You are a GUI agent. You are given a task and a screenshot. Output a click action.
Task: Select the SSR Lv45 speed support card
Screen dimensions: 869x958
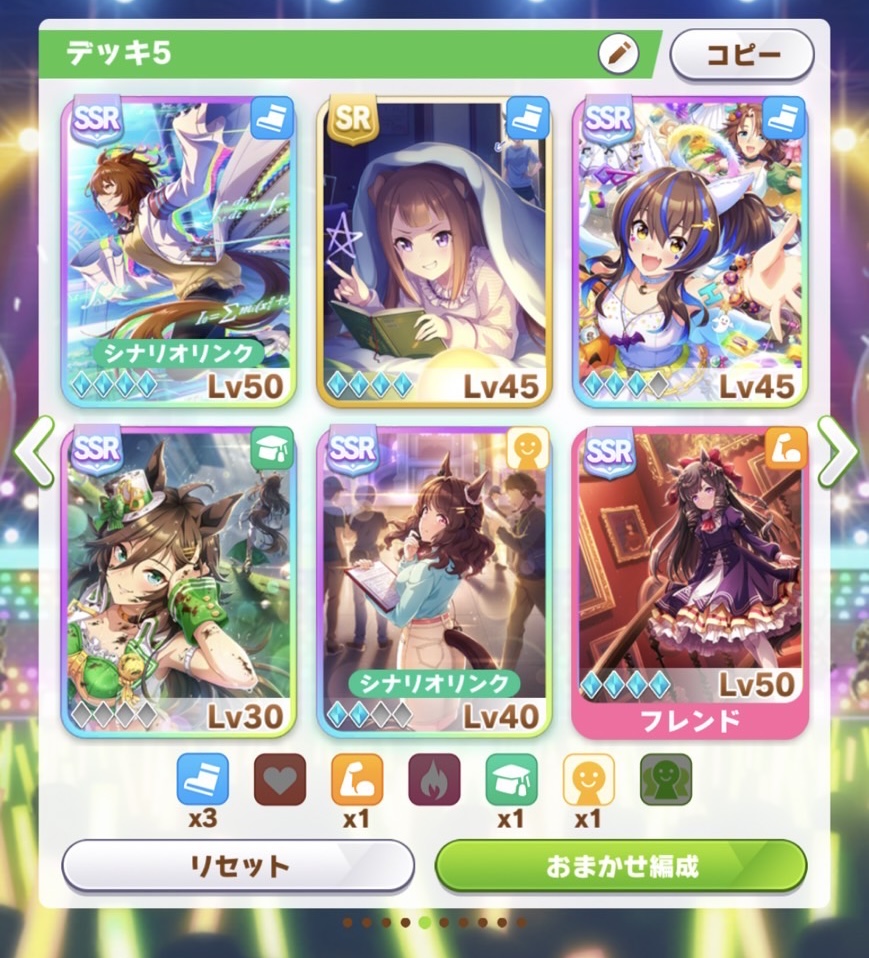[690, 250]
